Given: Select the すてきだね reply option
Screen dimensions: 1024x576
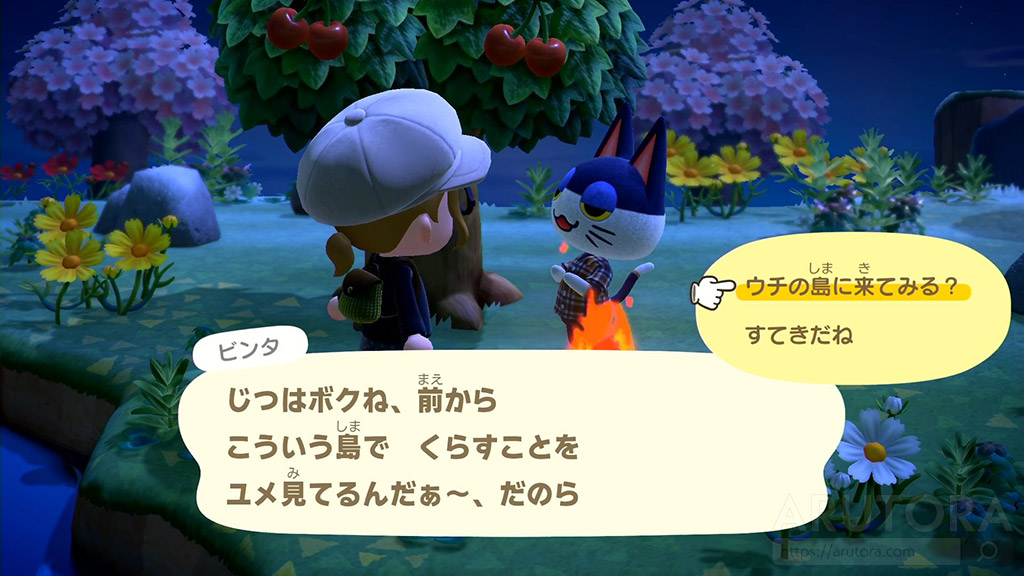Looking at the screenshot, I should tap(799, 336).
